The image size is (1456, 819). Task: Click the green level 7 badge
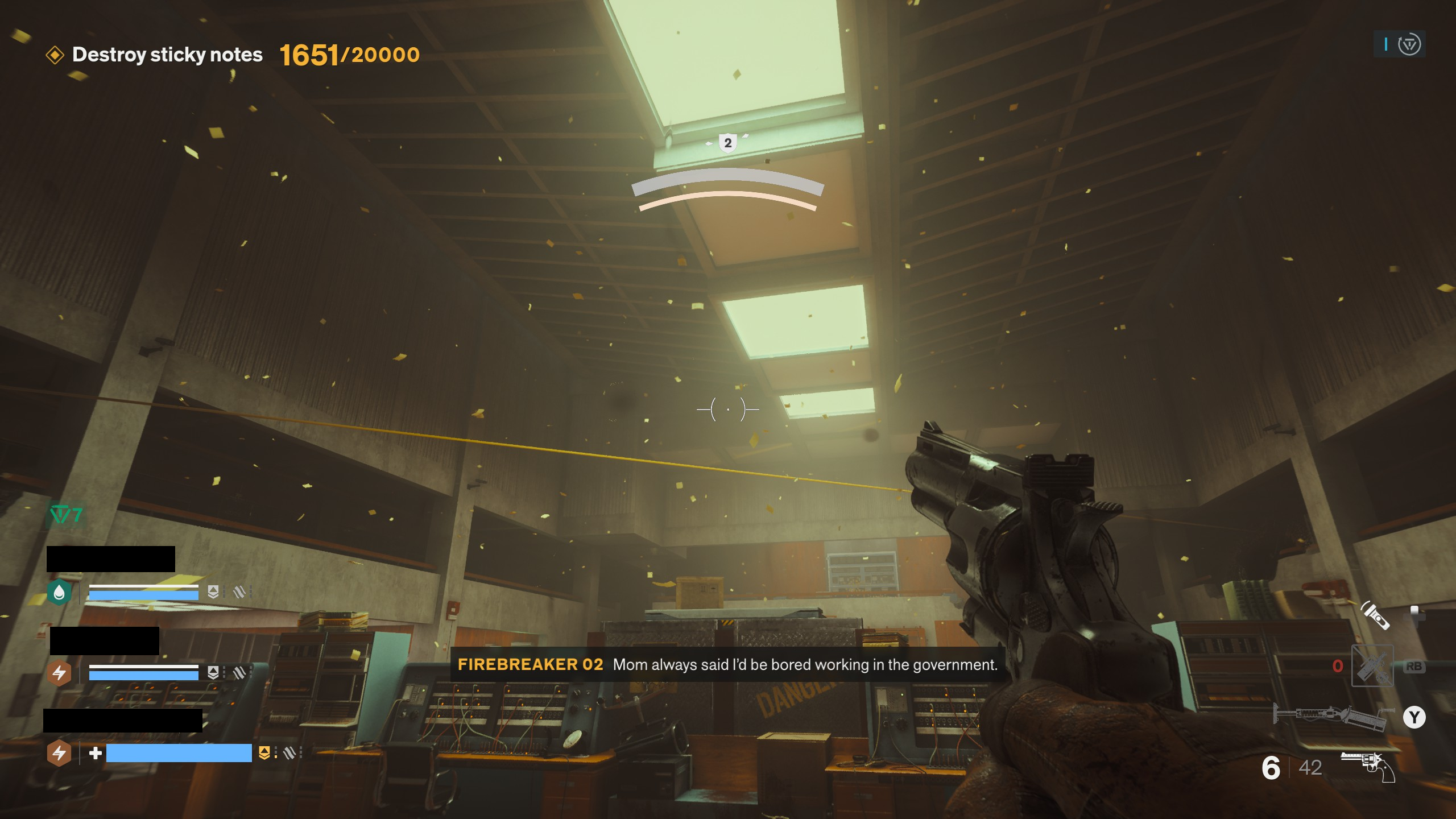pyautogui.click(x=67, y=515)
